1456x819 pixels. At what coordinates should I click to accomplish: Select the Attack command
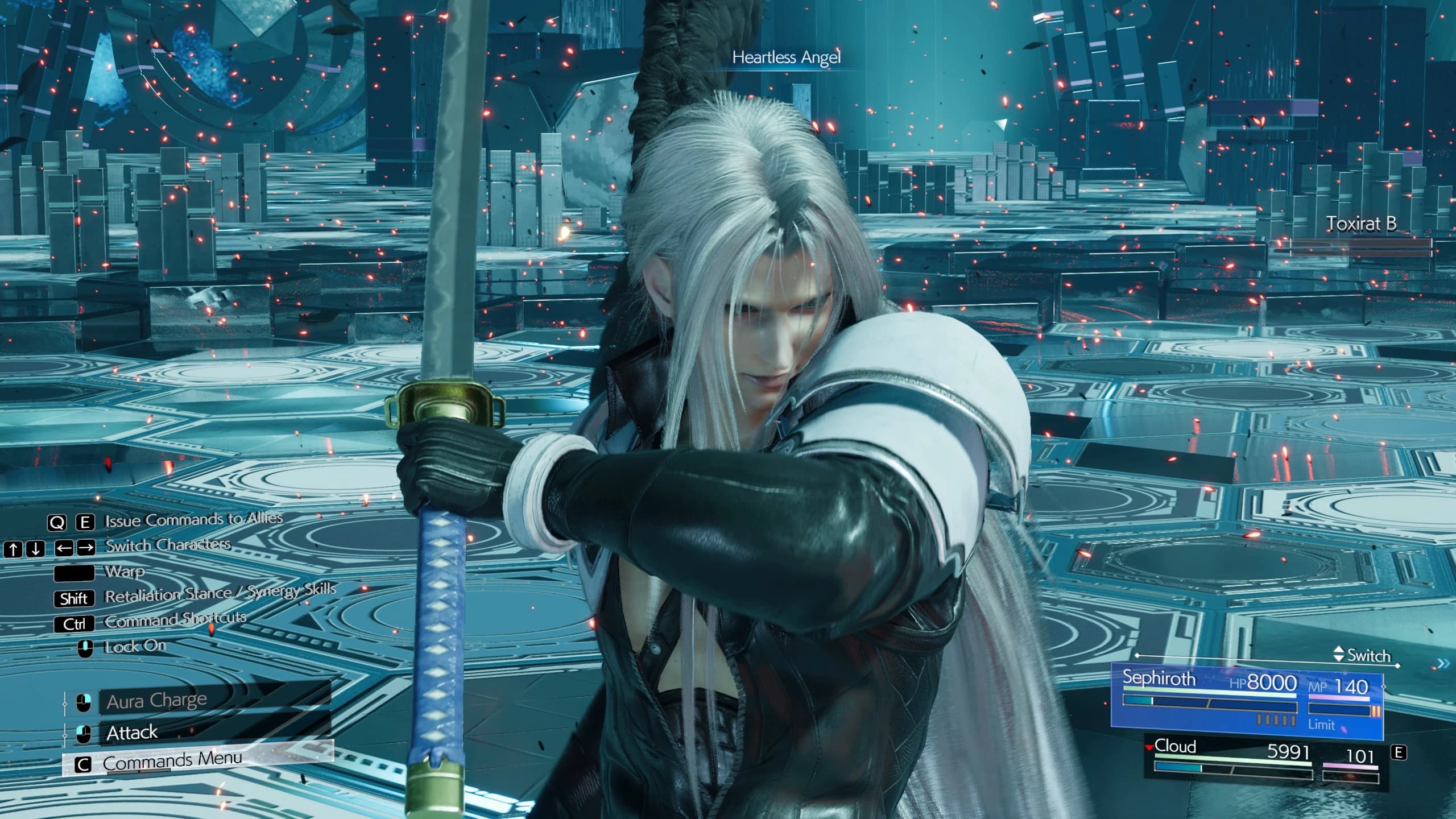(x=132, y=733)
